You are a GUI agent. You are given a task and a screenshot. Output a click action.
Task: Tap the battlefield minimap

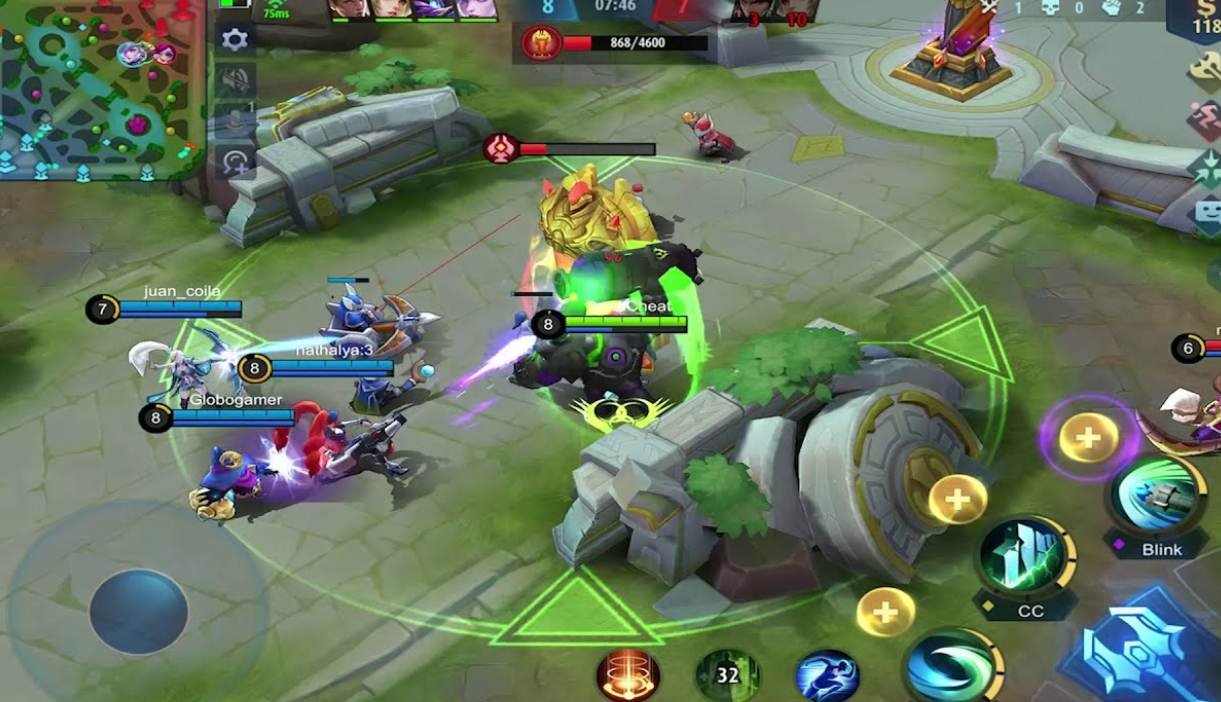point(100,90)
